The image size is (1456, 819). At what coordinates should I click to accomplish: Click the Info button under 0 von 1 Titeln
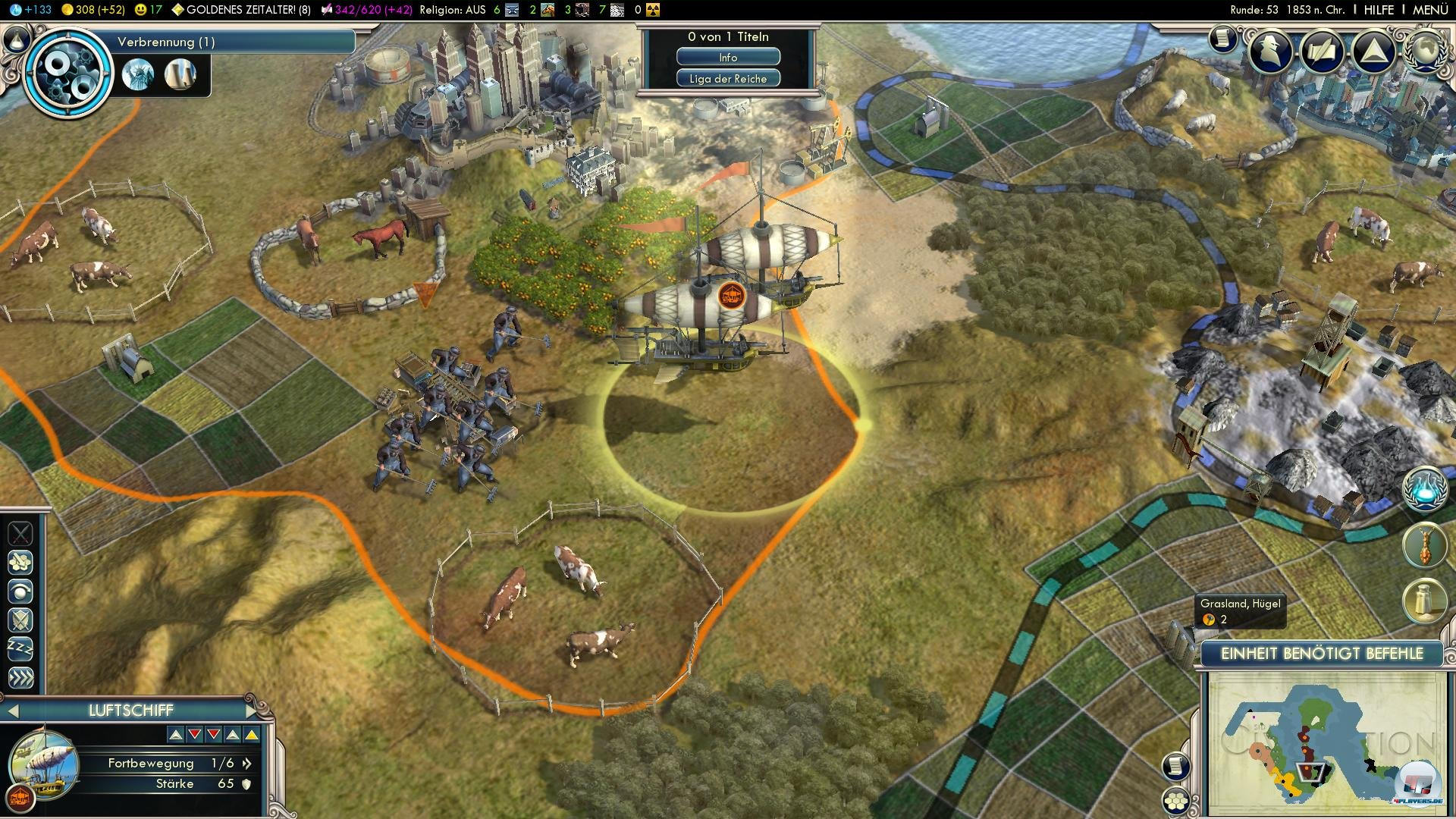(x=728, y=58)
